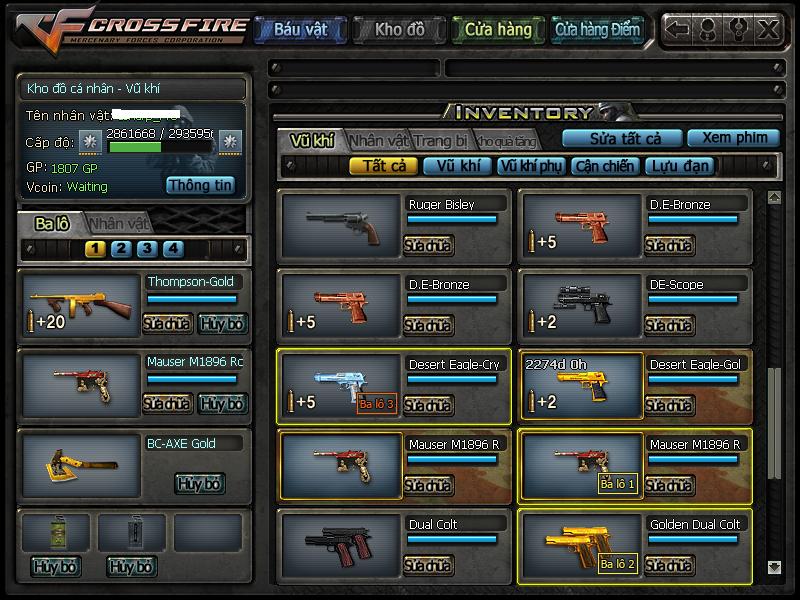This screenshot has width=800, height=600.
Task: Close the inventory with the X button
Action: tap(767, 29)
